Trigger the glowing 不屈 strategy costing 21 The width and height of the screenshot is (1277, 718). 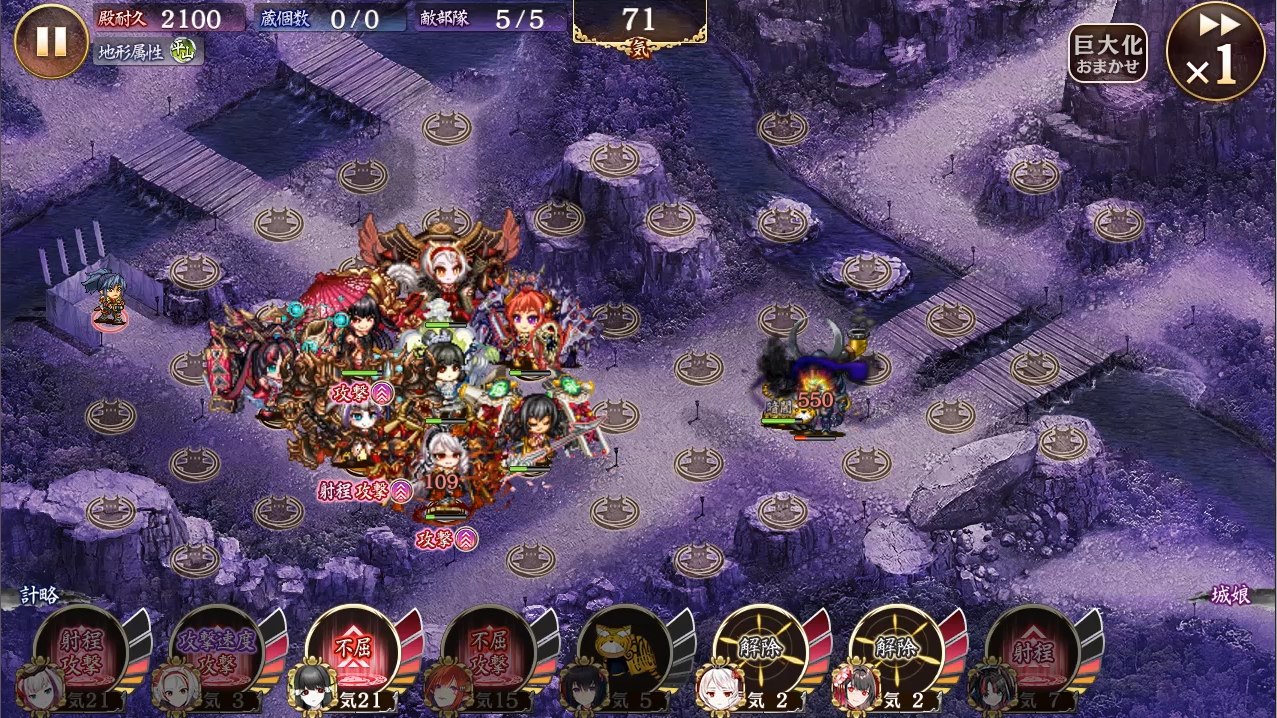pos(352,654)
